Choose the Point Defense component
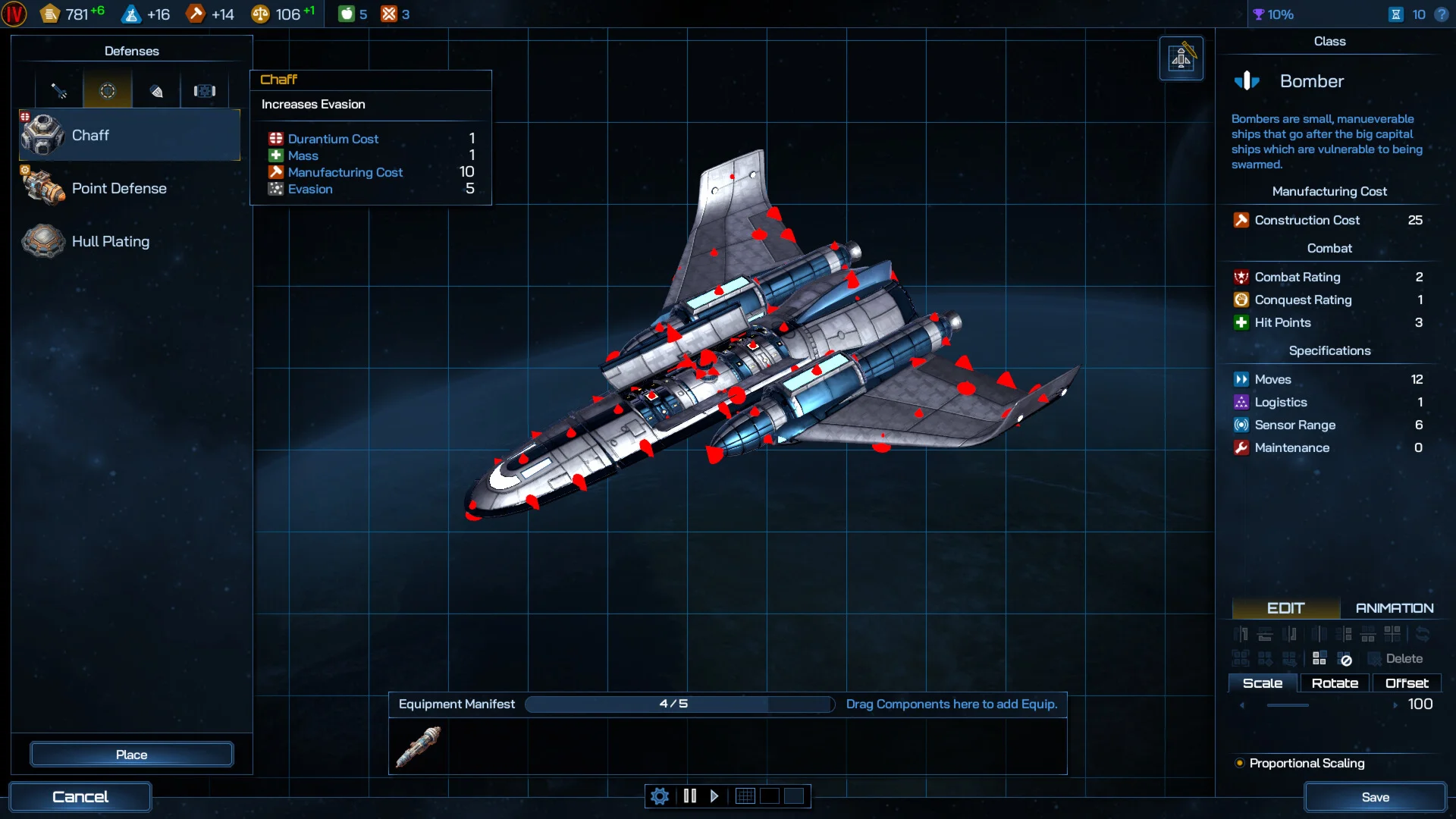 (x=129, y=188)
